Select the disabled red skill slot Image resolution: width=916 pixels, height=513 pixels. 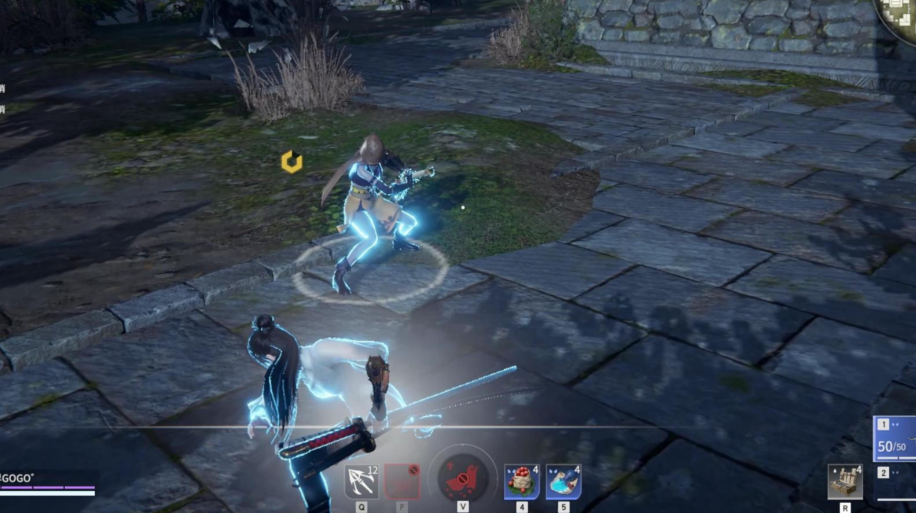(403, 481)
